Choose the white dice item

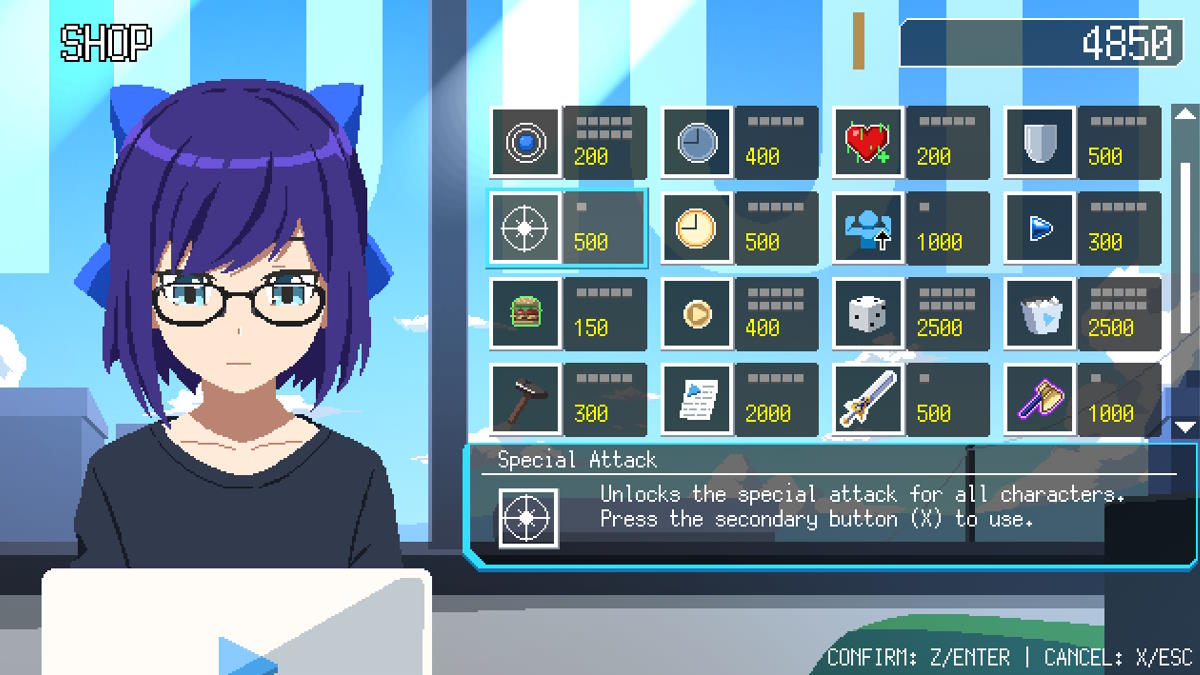pos(868,314)
